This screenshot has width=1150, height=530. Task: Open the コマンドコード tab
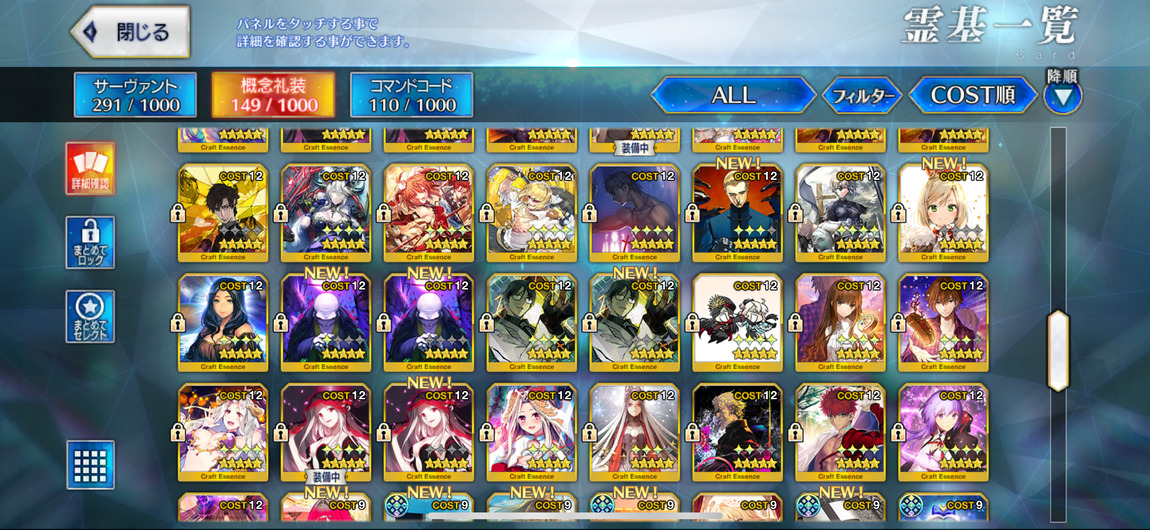412,95
